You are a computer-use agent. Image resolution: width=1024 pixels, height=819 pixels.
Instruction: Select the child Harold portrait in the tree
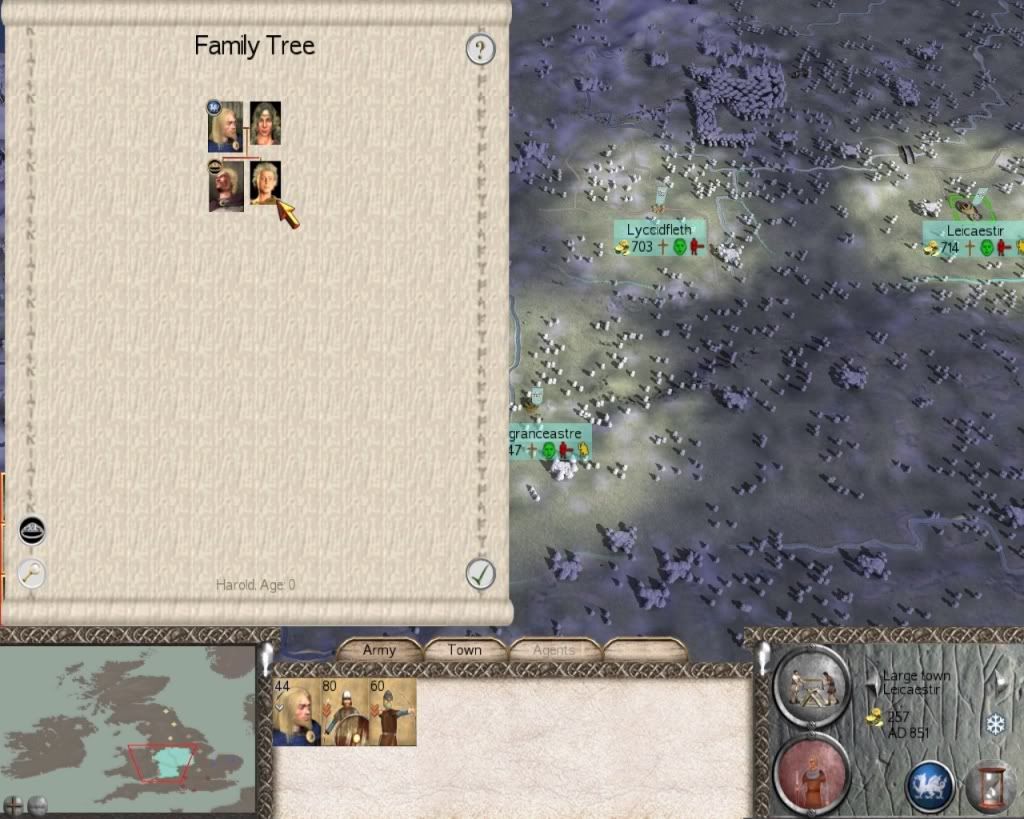pyautogui.click(x=265, y=183)
